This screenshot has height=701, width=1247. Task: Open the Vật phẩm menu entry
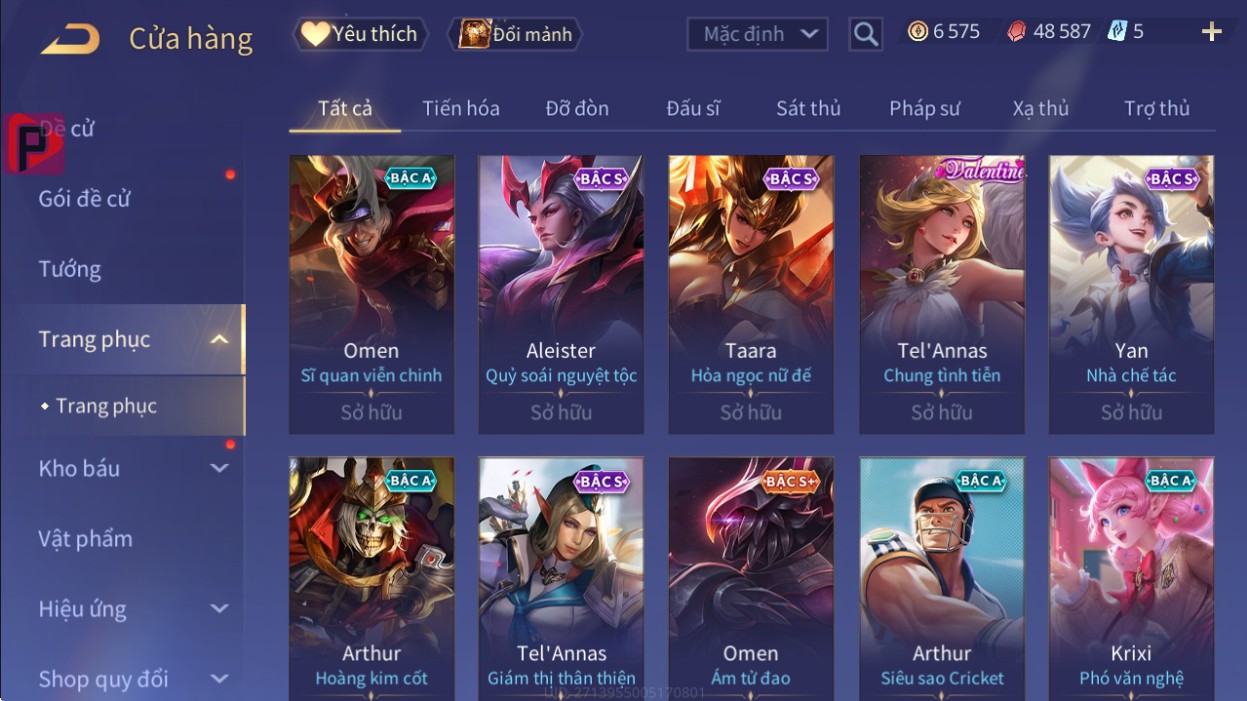point(86,538)
